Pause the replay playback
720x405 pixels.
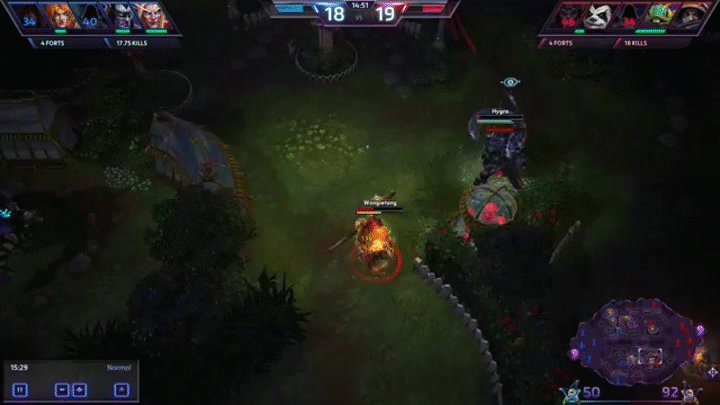(x=21, y=389)
